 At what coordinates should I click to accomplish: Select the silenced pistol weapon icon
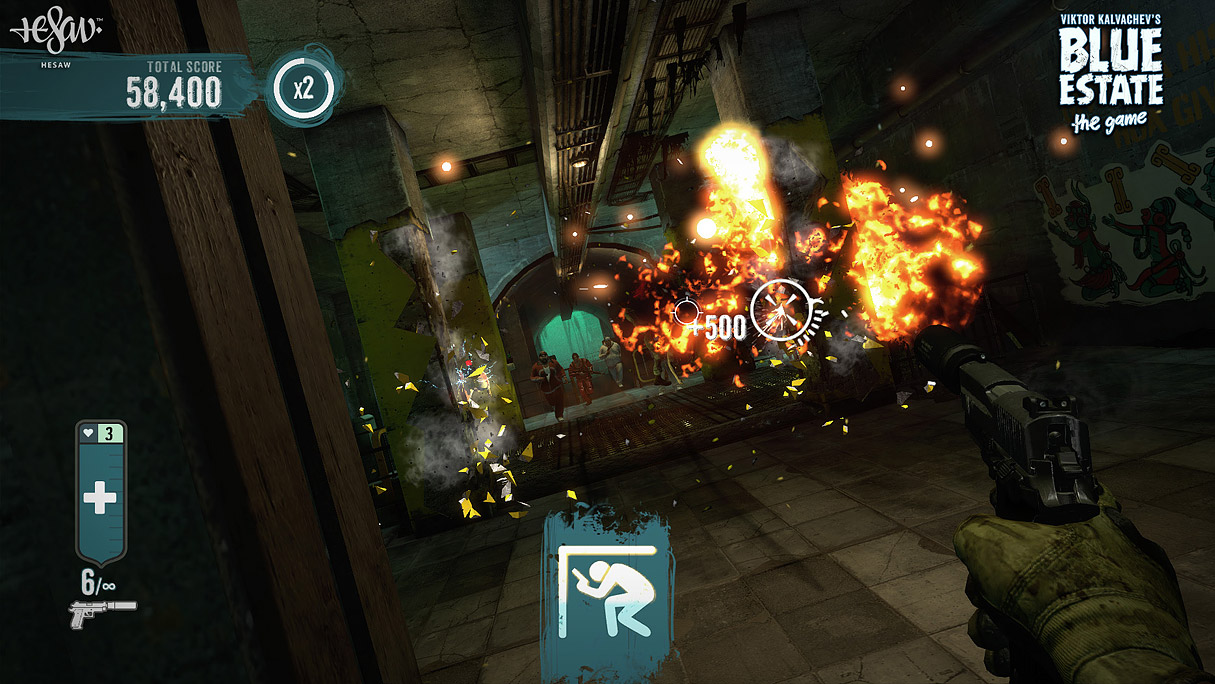[102, 613]
